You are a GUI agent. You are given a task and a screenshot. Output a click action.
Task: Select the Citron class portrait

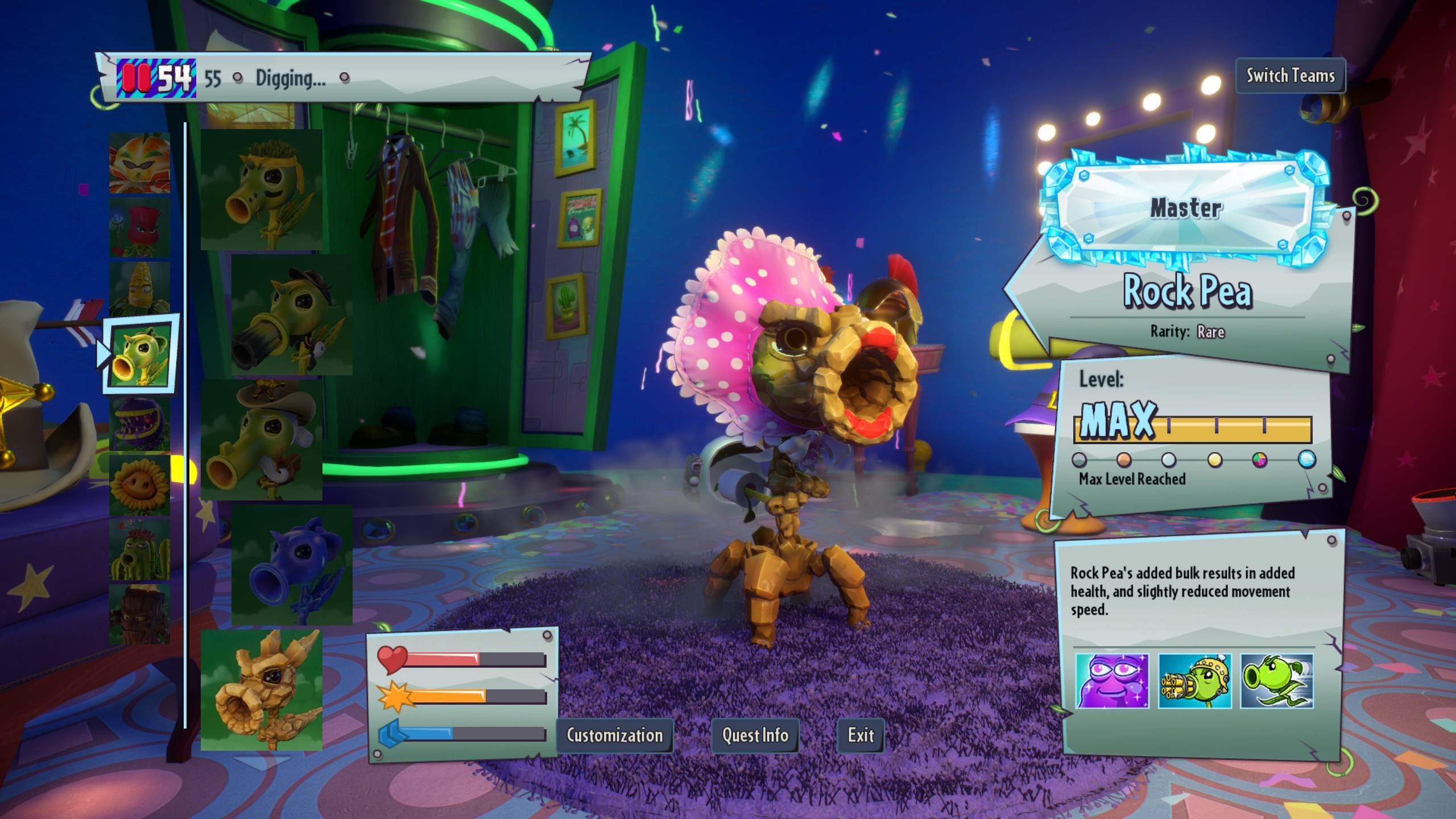click(139, 165)
